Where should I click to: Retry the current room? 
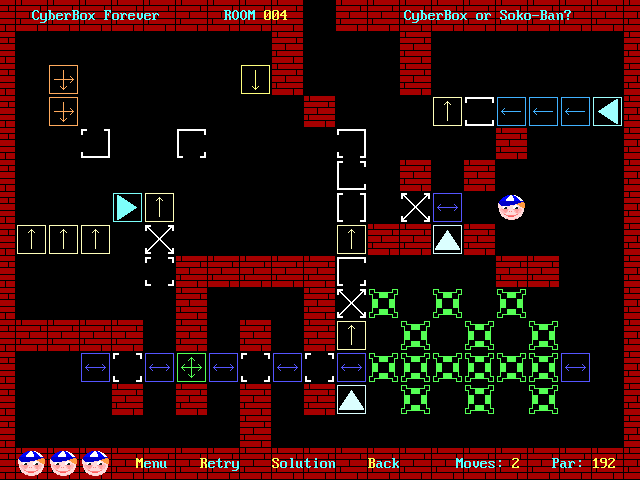[x=219, y=463]
